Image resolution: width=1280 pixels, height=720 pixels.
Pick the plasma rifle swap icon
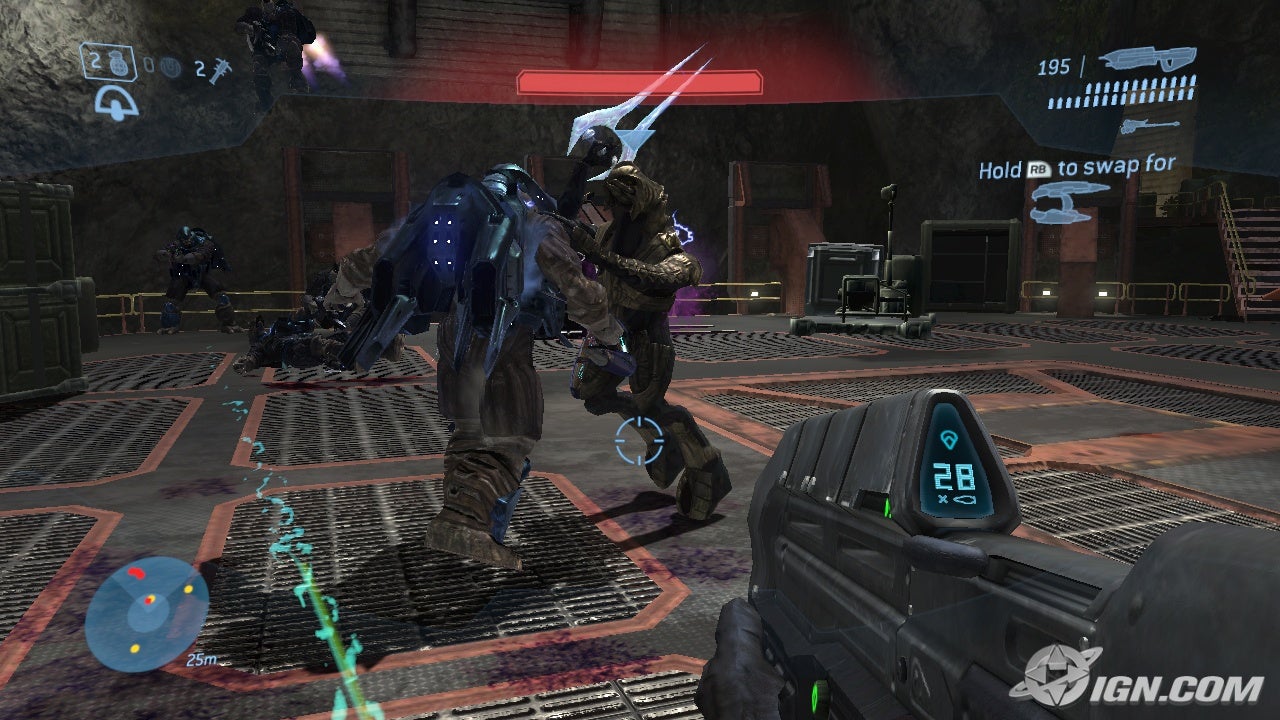1072,199
